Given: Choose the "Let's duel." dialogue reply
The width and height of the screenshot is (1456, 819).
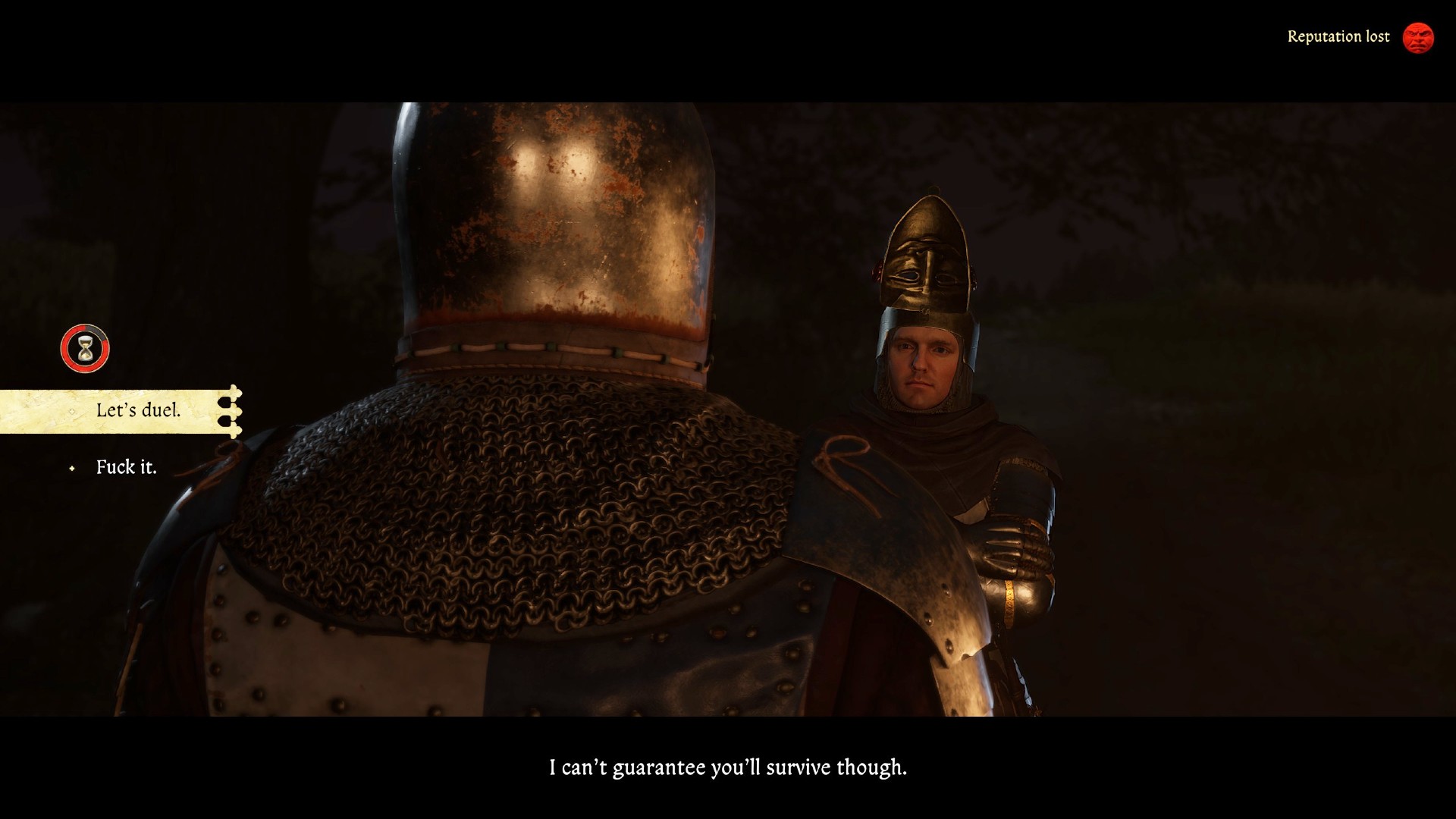Looking at the screenshot, I should pyautogui.click(x=138, y=411).
